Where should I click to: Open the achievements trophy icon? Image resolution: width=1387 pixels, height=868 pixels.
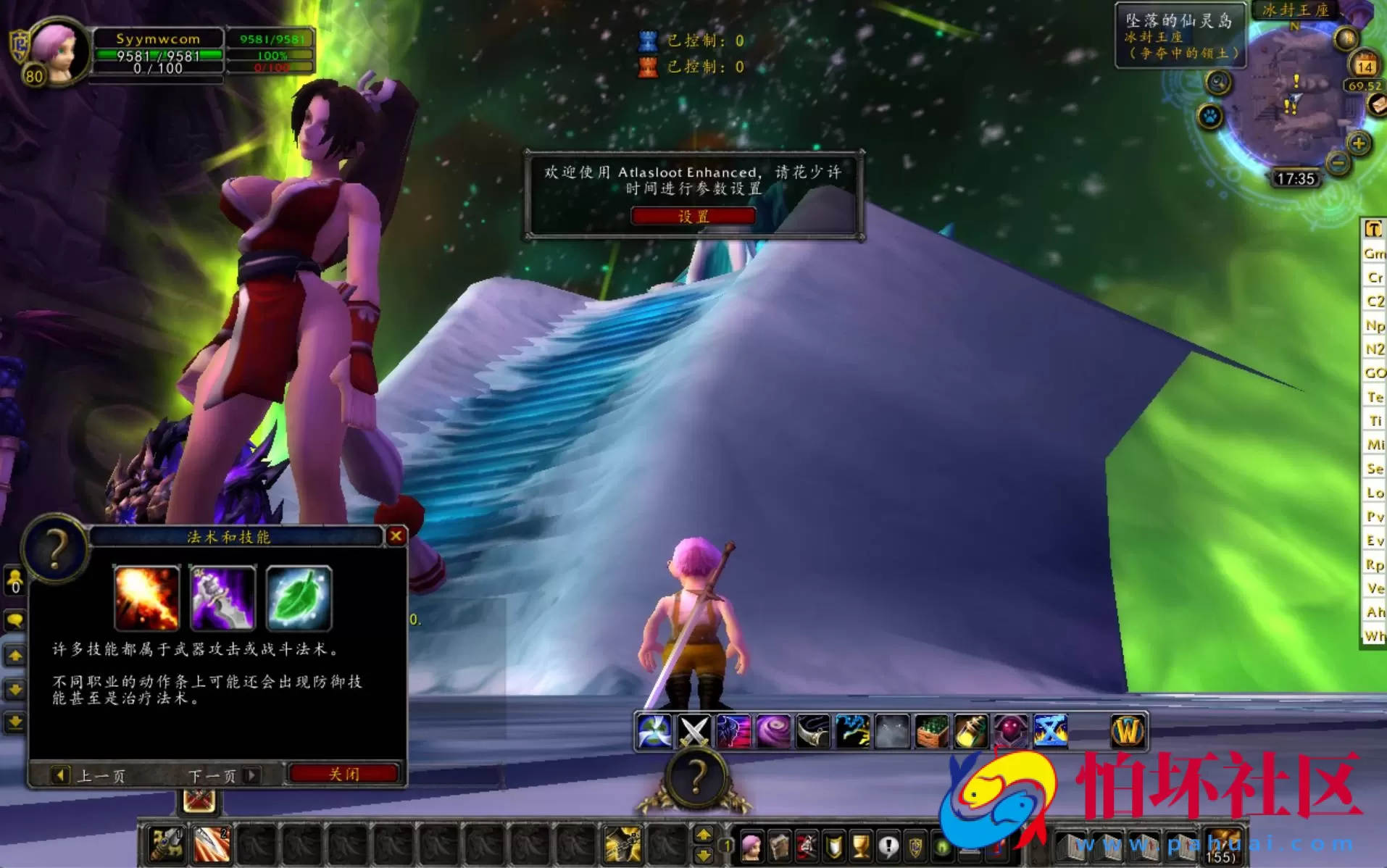(861, 846)
